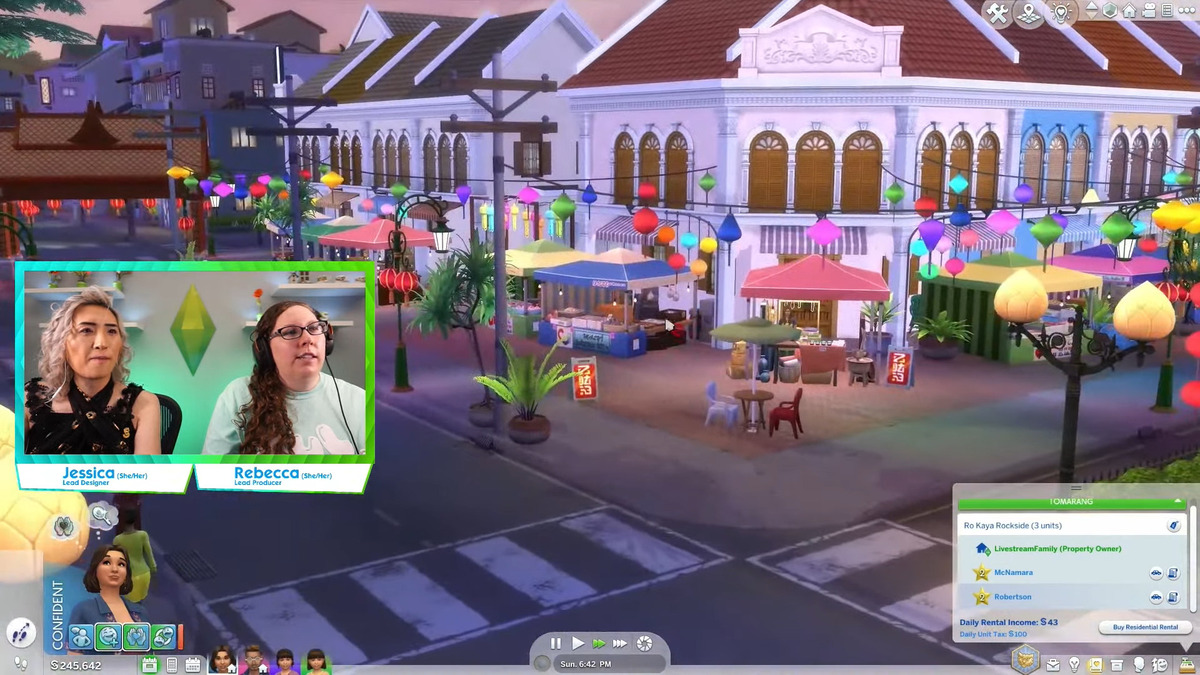Screen dimensions: 1200x675
Task: Collapse the Tomarang green header
Action: point(1179,500)
